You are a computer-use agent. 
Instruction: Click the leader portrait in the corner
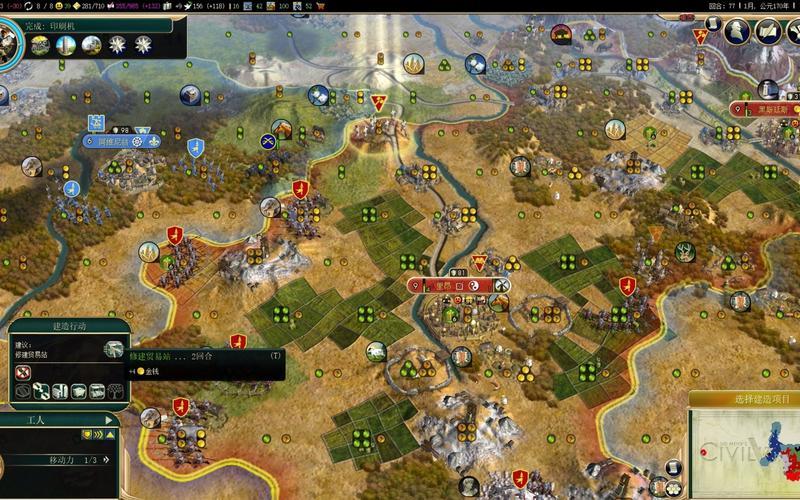8,40
